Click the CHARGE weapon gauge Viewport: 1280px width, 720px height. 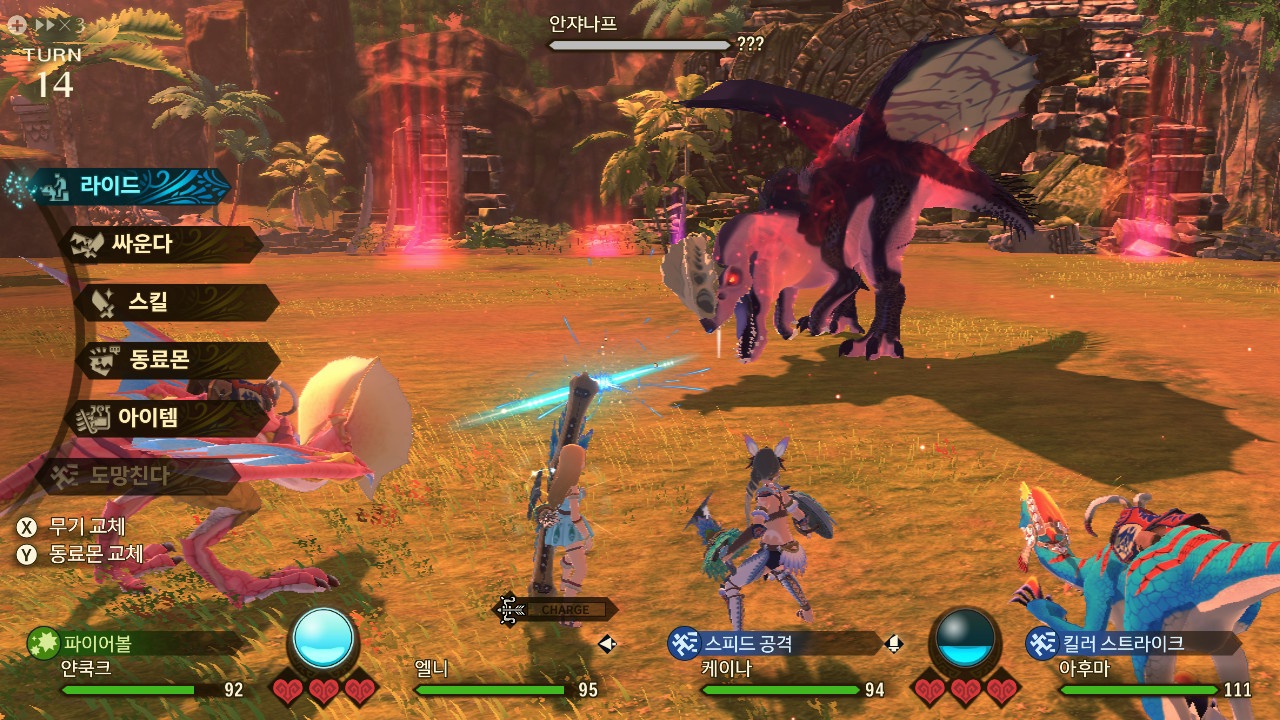tap(562, 609)
